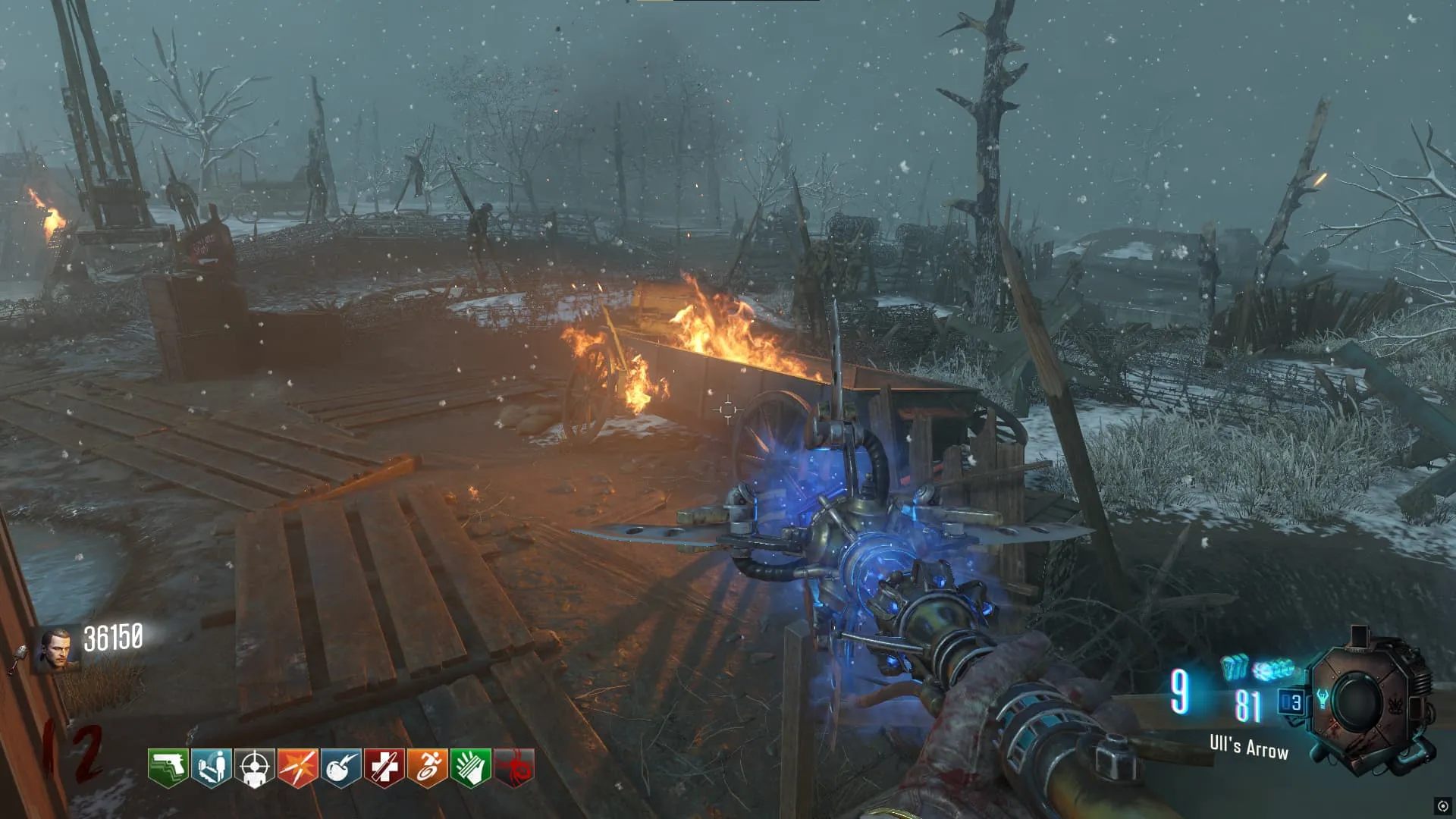The width and height of the screenshot is (1456, 819).
Task: Open the capture overlay icon in the corner
Action: pyautogui.click(x=1442, y=806)
